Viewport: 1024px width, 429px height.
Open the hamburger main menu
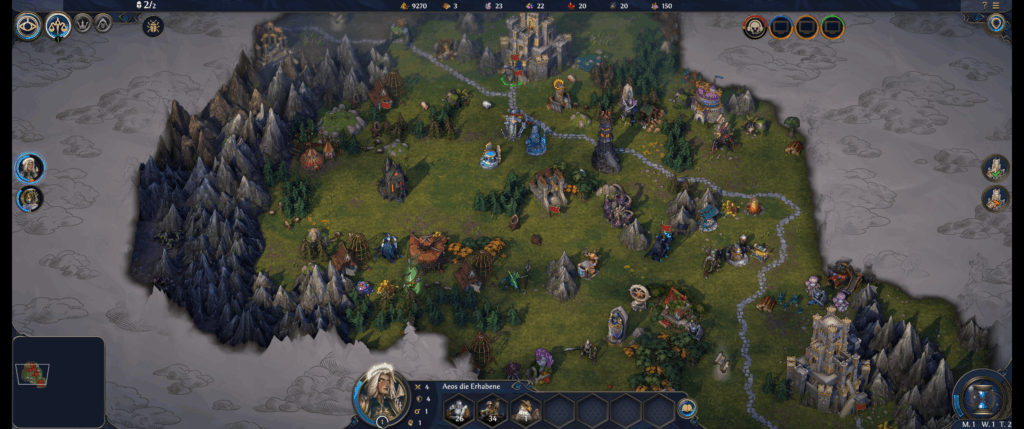[996, 5]
